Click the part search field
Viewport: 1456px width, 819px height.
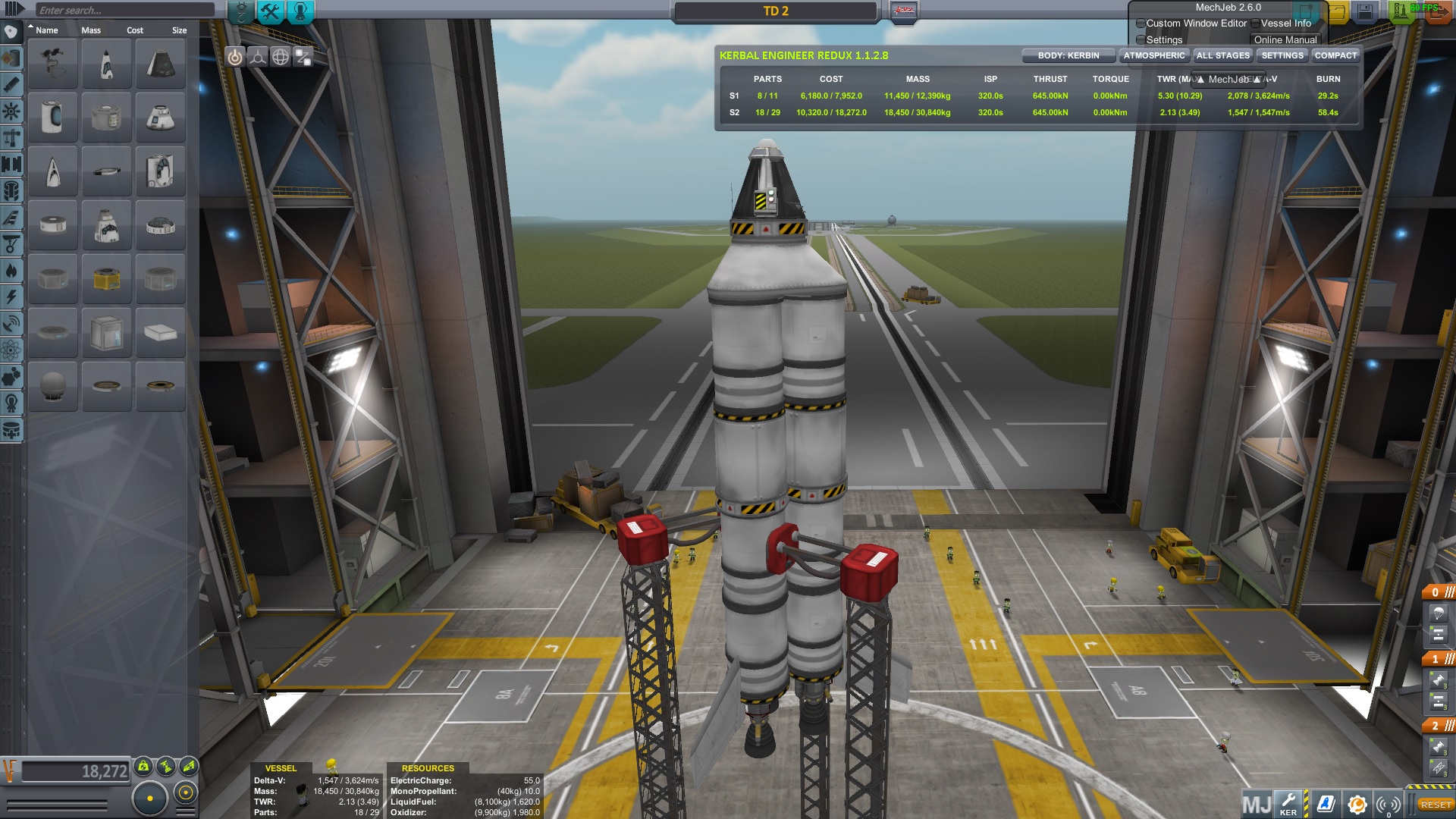click(125, 10)
